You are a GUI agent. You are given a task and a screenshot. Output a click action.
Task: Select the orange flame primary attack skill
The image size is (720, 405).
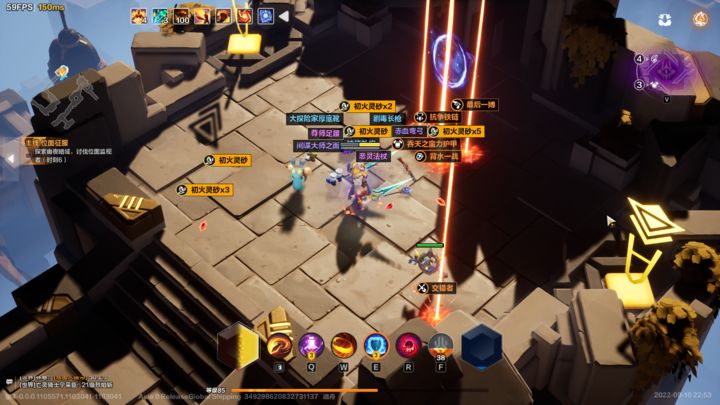click(279, 346)
